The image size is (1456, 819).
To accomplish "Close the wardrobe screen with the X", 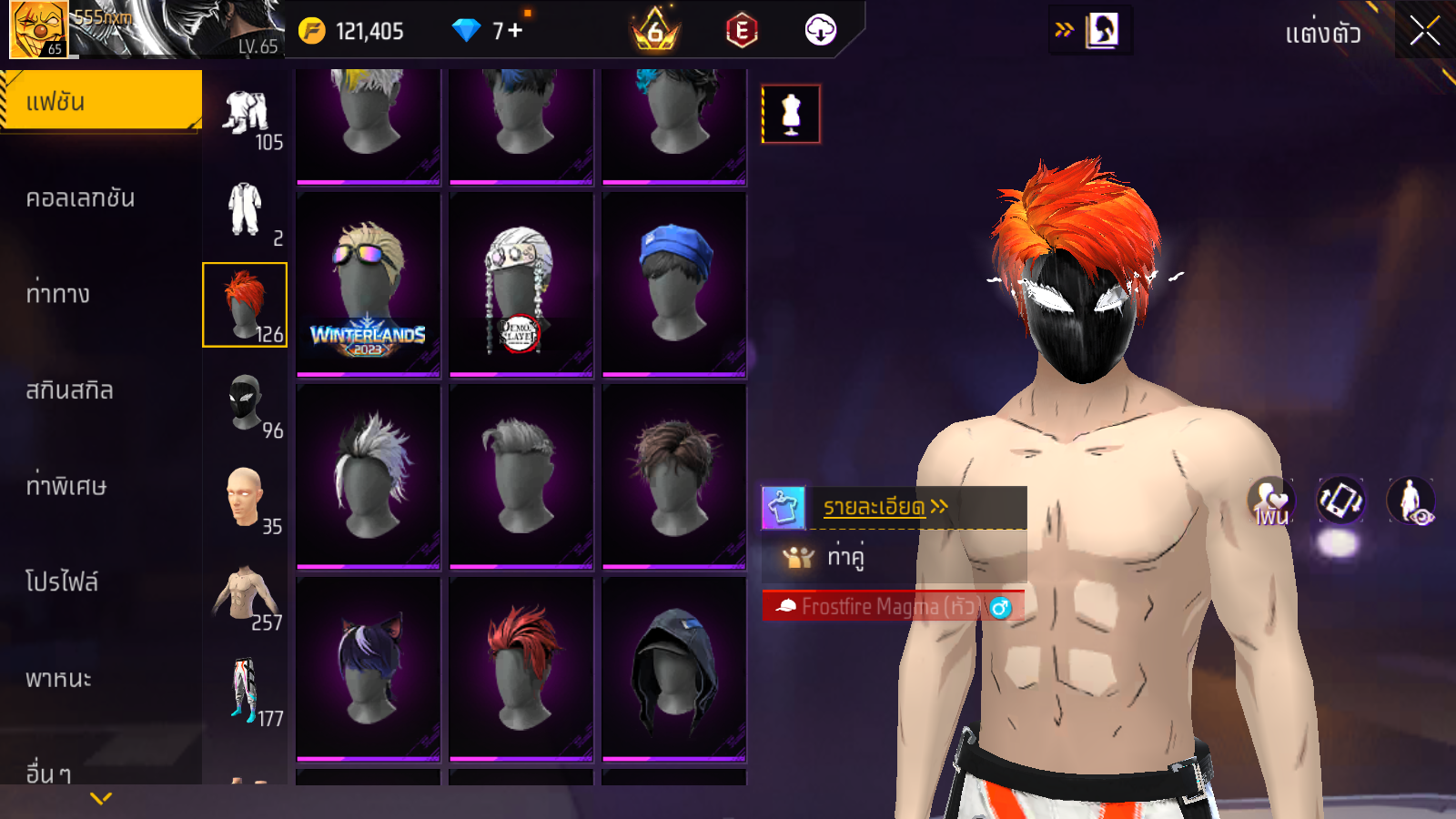I will 1424,31.
